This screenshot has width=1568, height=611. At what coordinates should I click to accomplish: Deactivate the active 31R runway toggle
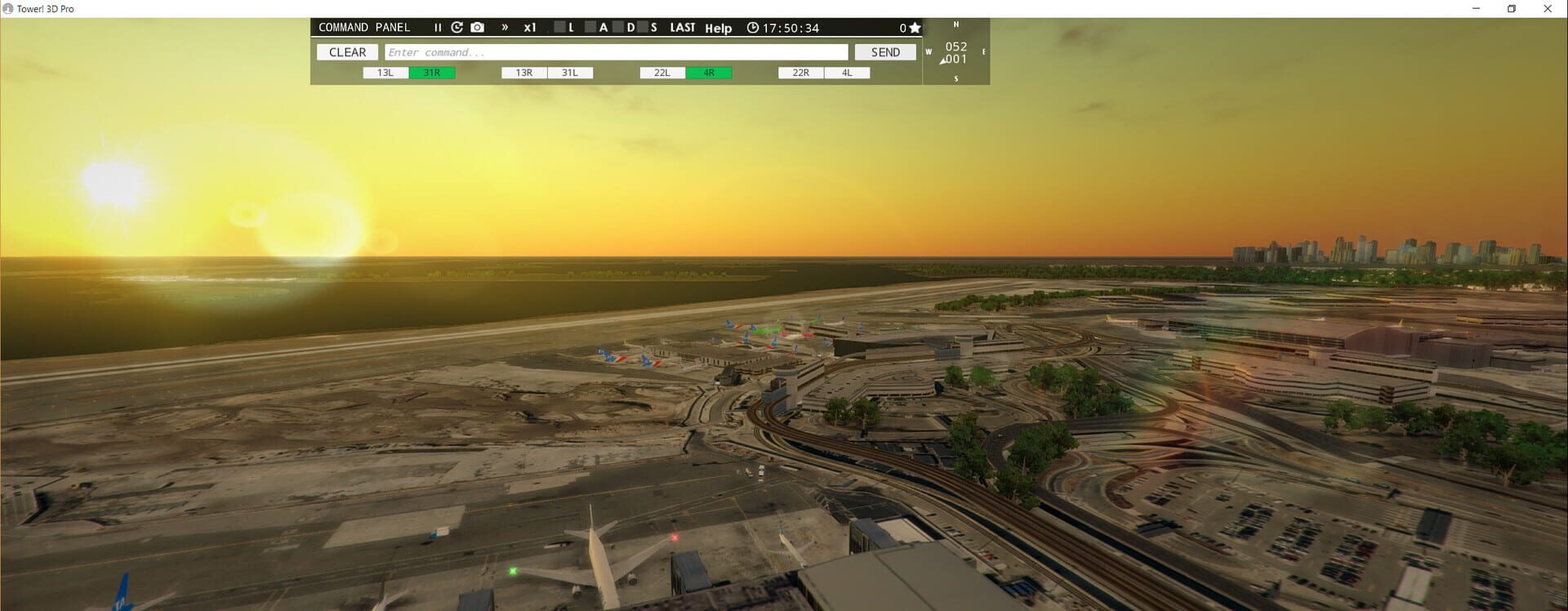coord(432,73)
